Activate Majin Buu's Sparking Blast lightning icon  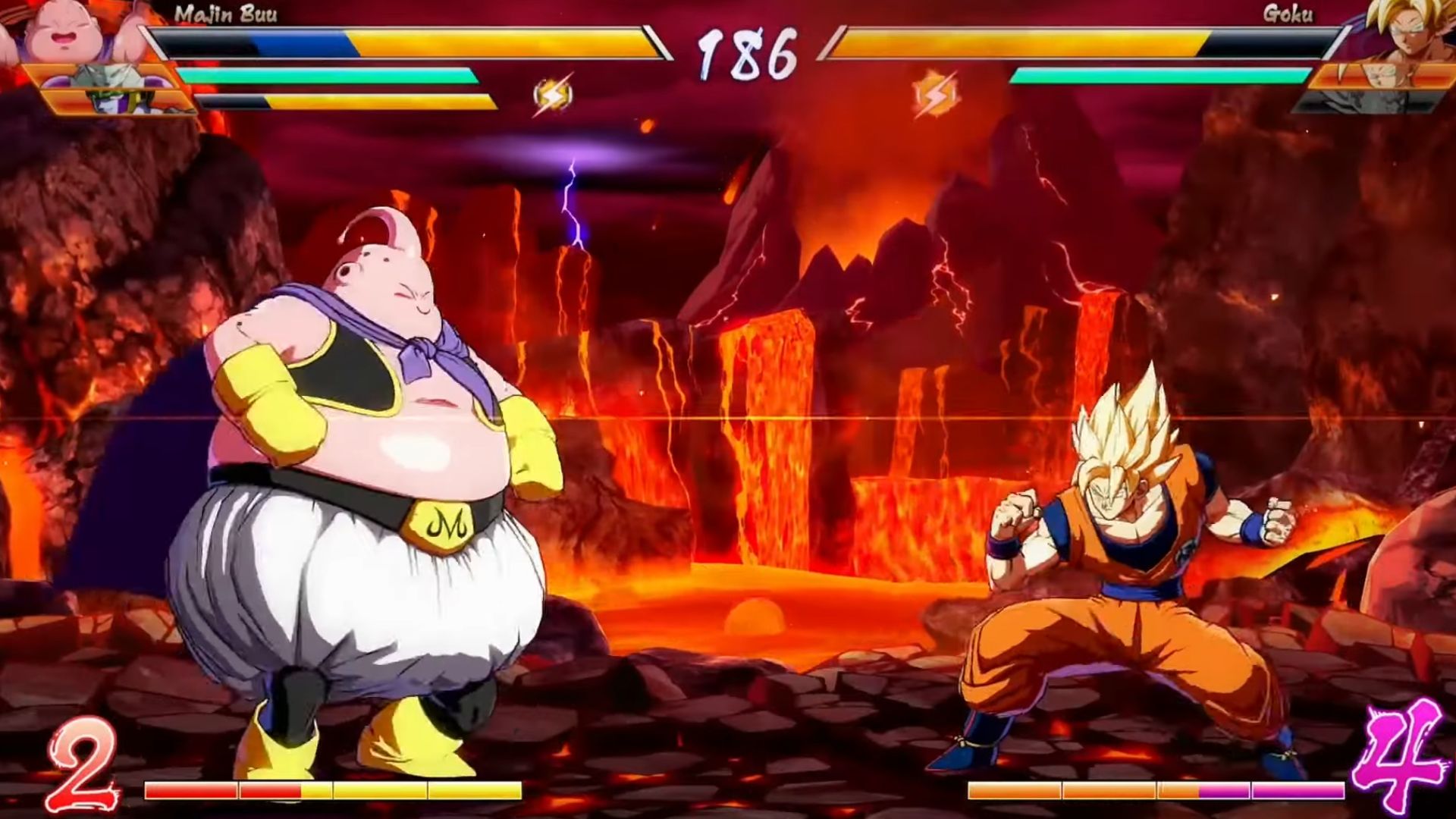552,95
